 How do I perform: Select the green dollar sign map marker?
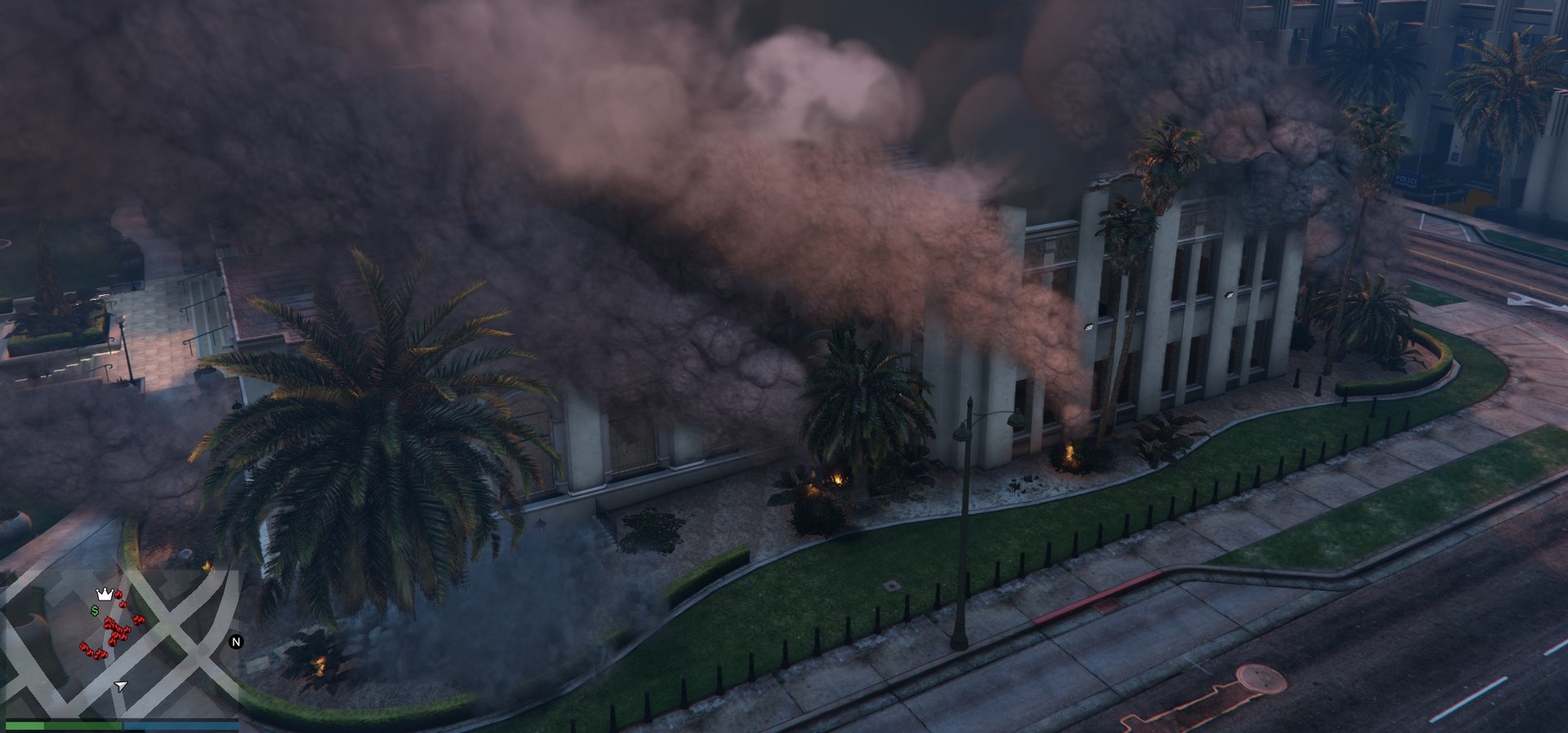95,610
